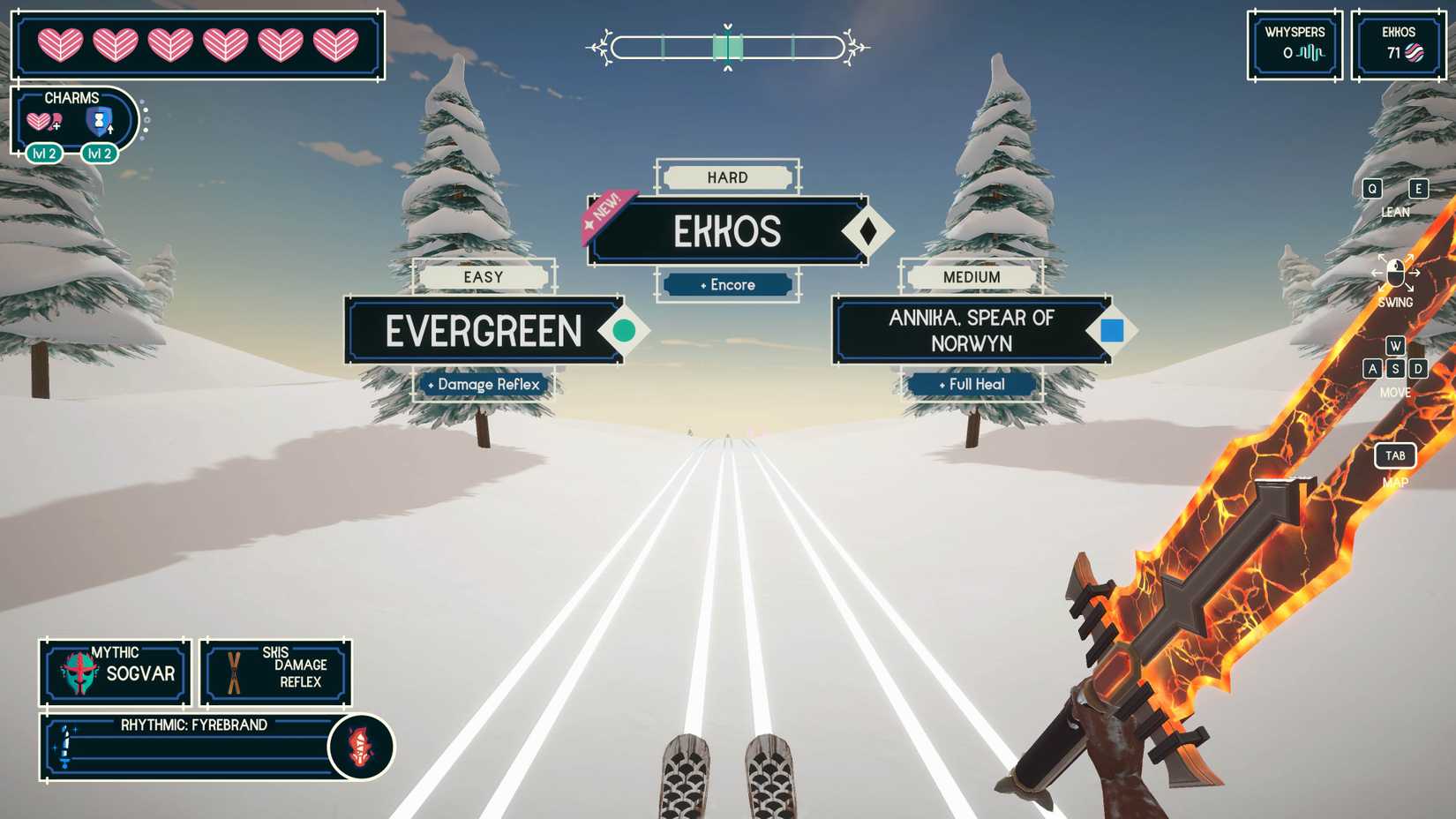Switch to the EASY tab above EVERGREEN

tap(484, 277)
